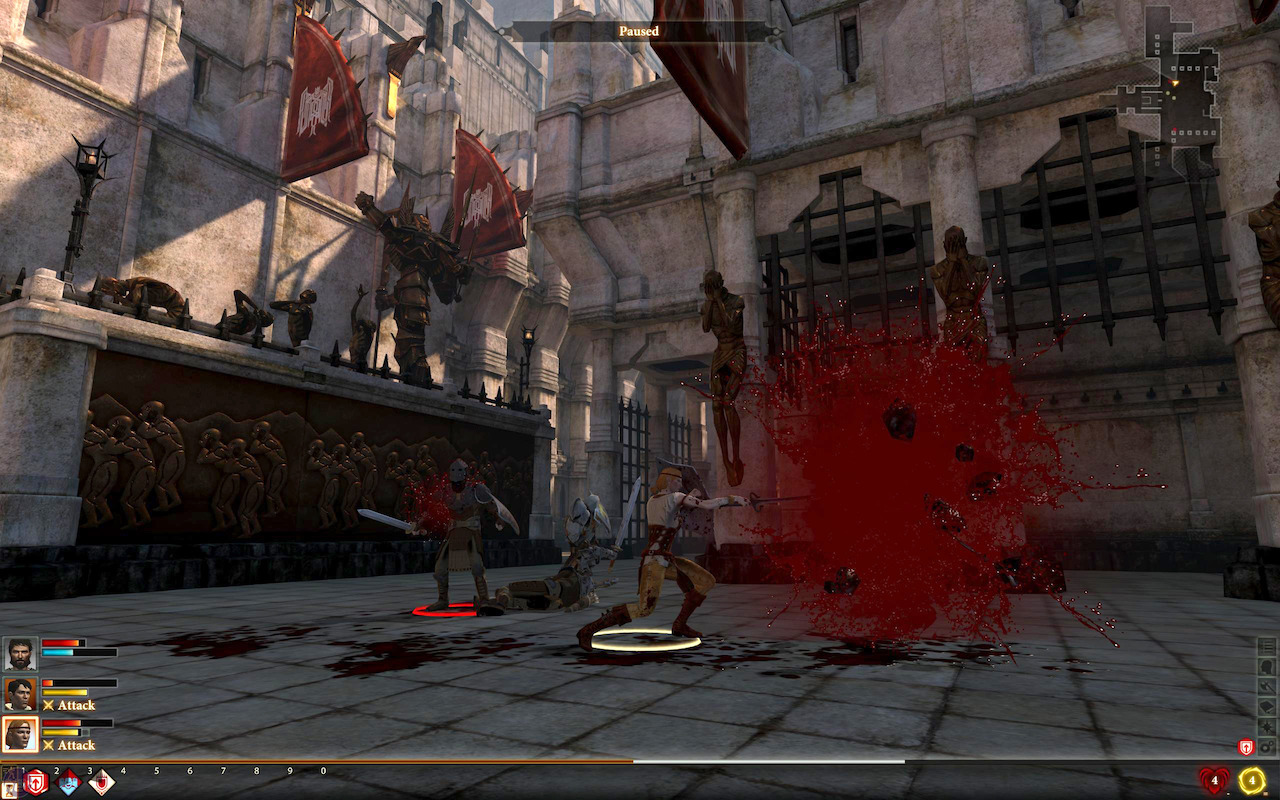Screen dimensions: 1280x800
Task: Activate the white diamond ability in slot 3
Action: 102,783
